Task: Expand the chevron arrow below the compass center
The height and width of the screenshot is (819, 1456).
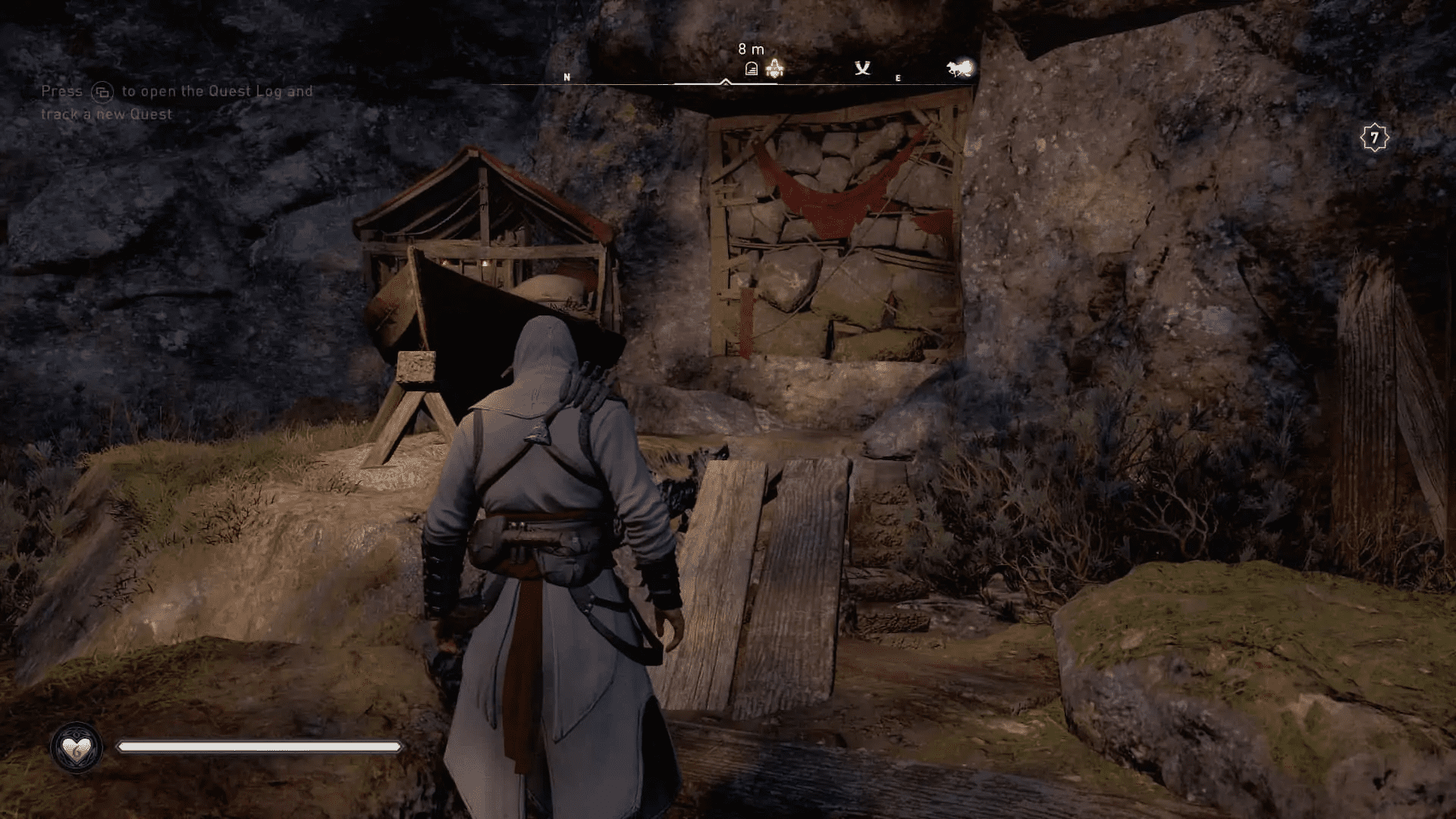Action: pos(726,83)
